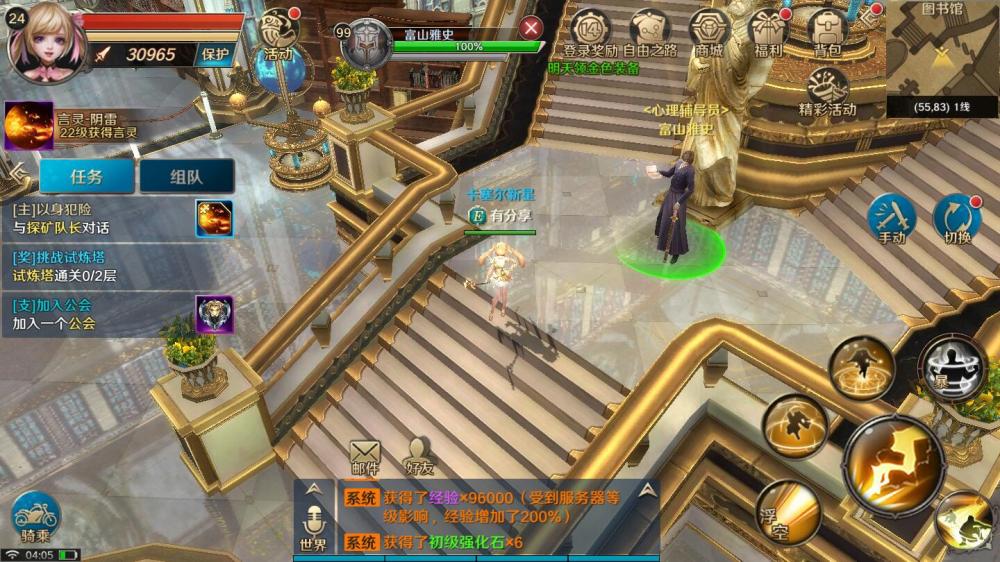Open the 好友 friends icon

tap(420, 457)
